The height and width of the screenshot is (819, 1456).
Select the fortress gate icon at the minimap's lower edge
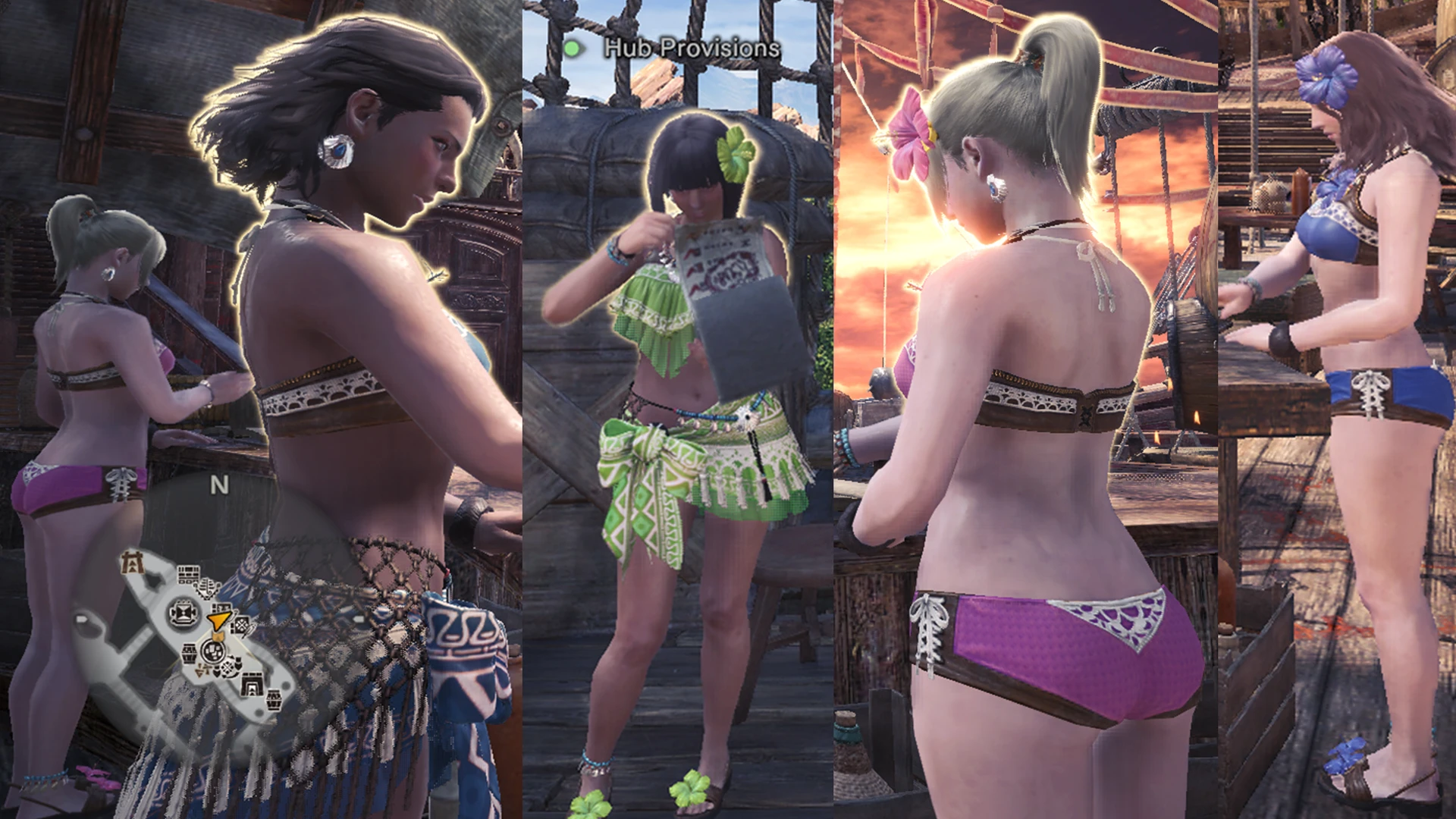click(x=251, y=684)
